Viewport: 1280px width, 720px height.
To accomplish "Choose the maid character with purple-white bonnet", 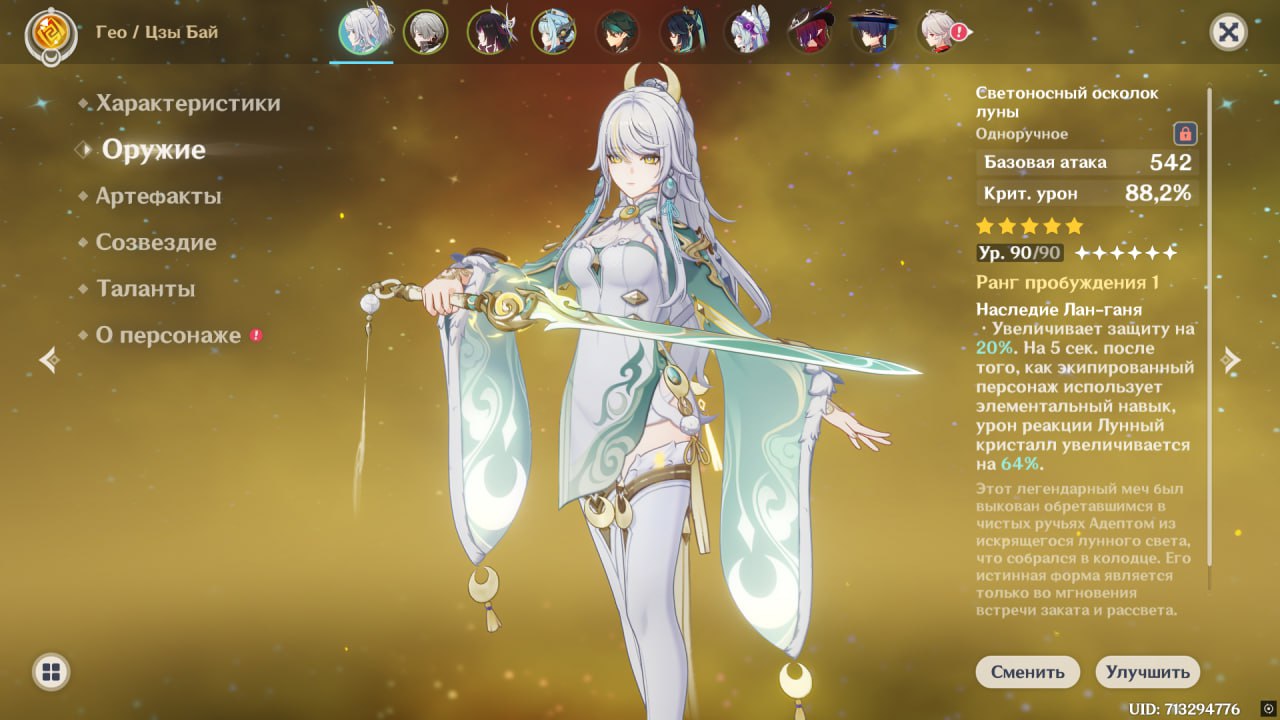I will 746,32.
